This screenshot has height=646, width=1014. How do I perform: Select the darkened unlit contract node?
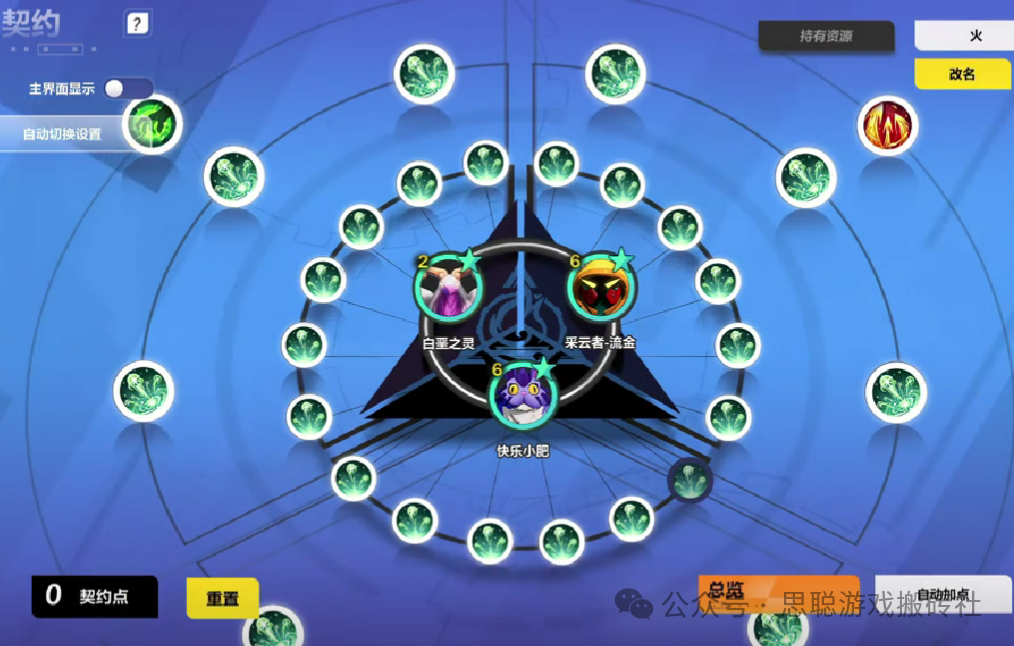689,480
